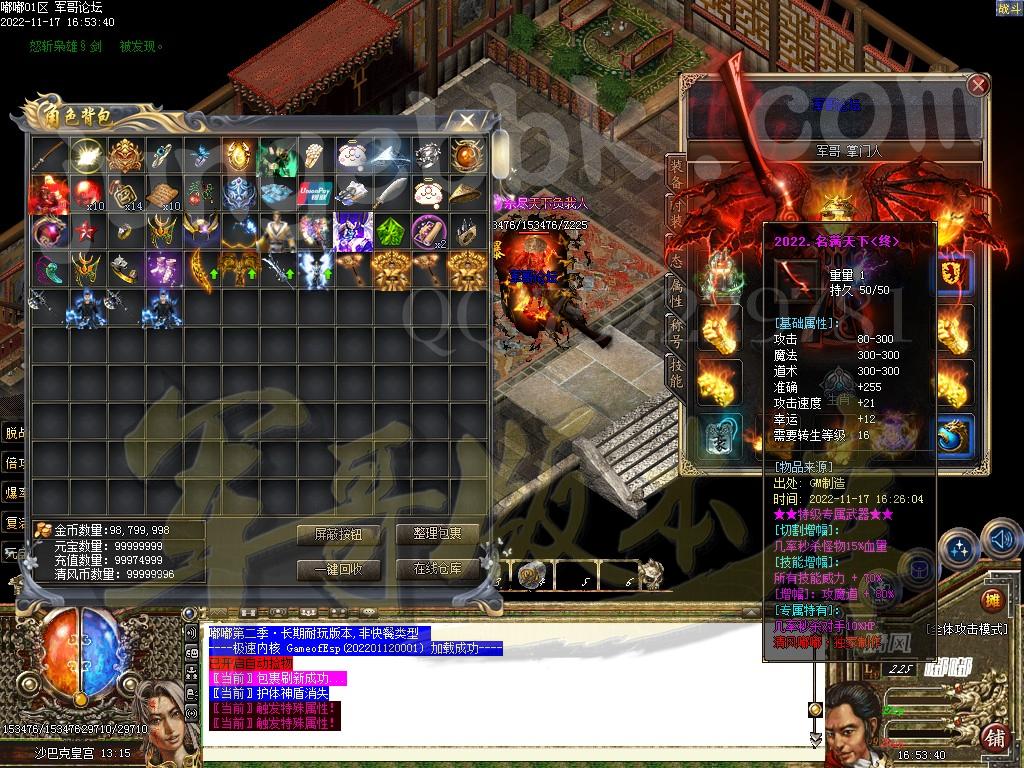Viewport: 1024px width, 768px height.
Task: Toggle the sound speaker button
Action: click(1001, 542)
